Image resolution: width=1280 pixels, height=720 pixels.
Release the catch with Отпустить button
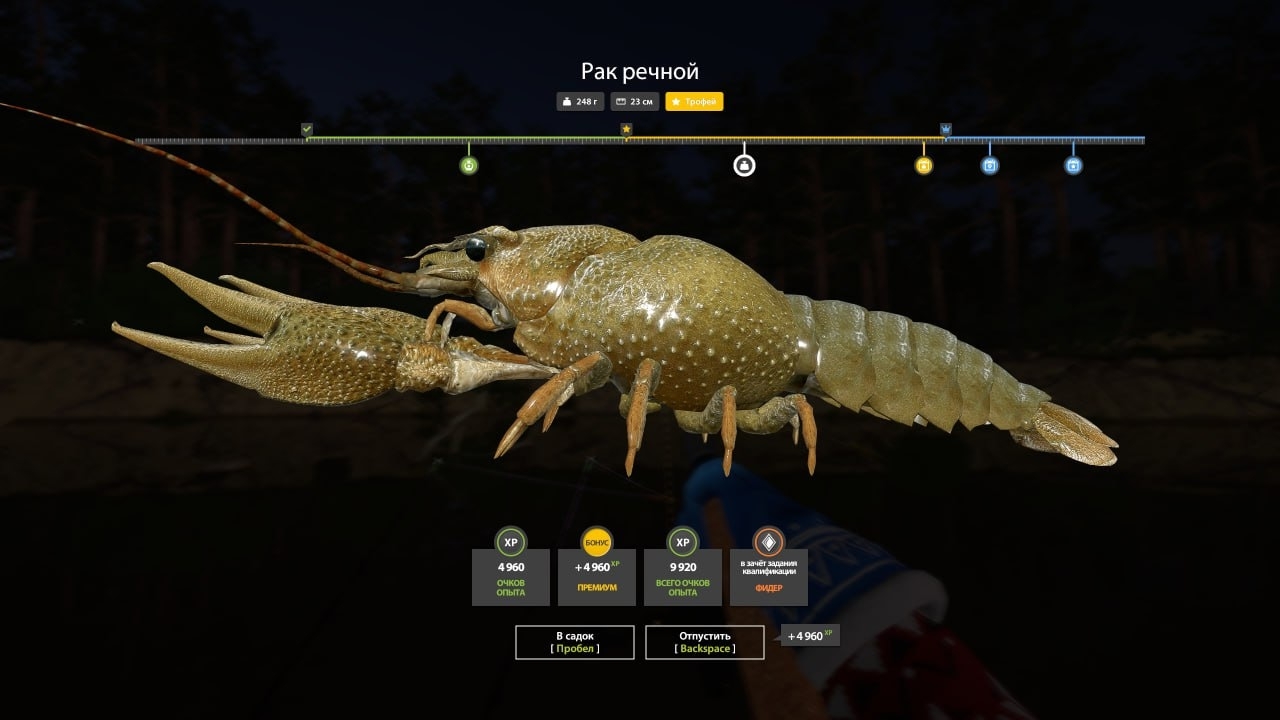coord(704,642)
